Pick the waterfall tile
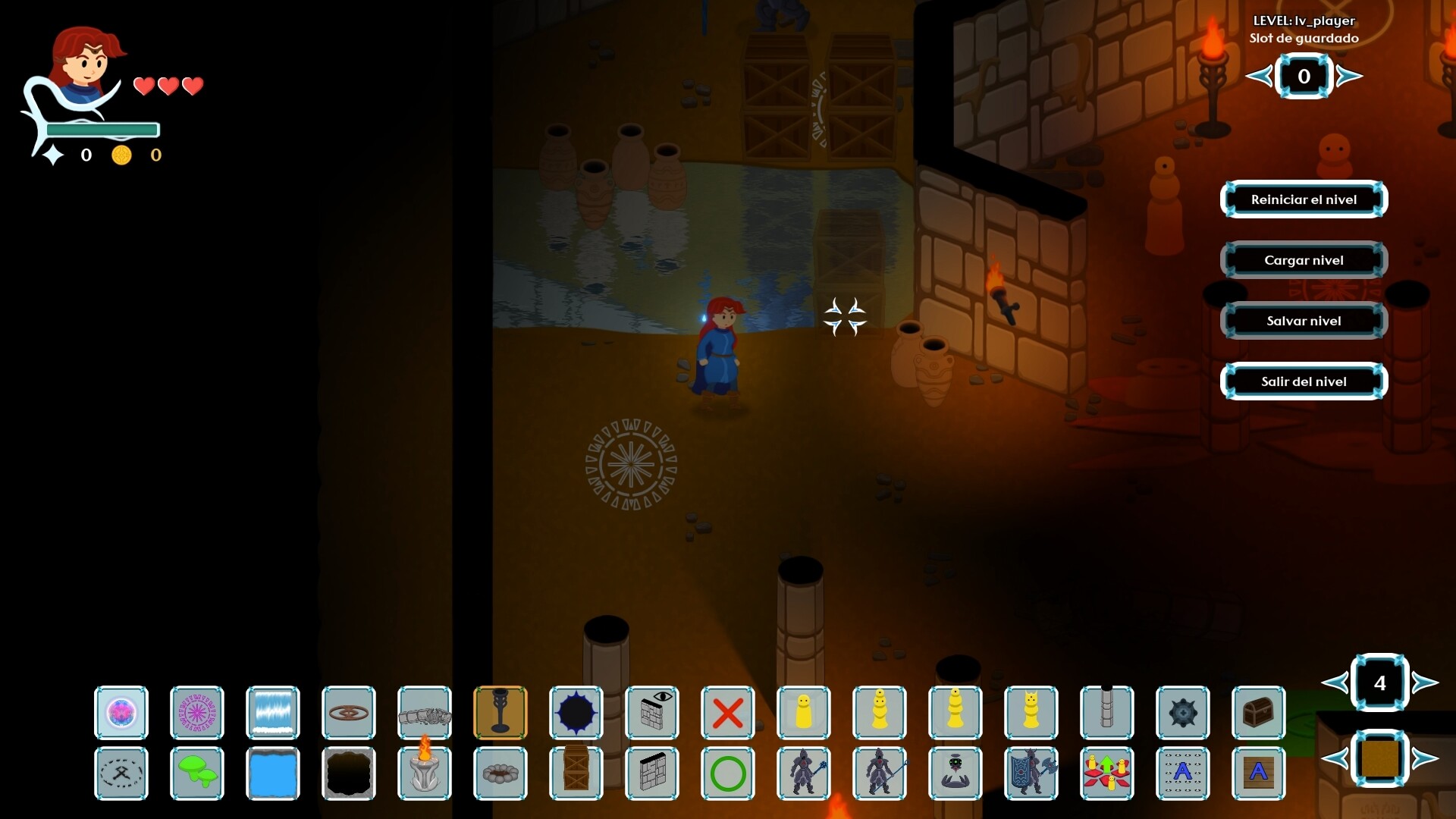Viewport: 1456px width, 819px height. click(x=273, y=713)
